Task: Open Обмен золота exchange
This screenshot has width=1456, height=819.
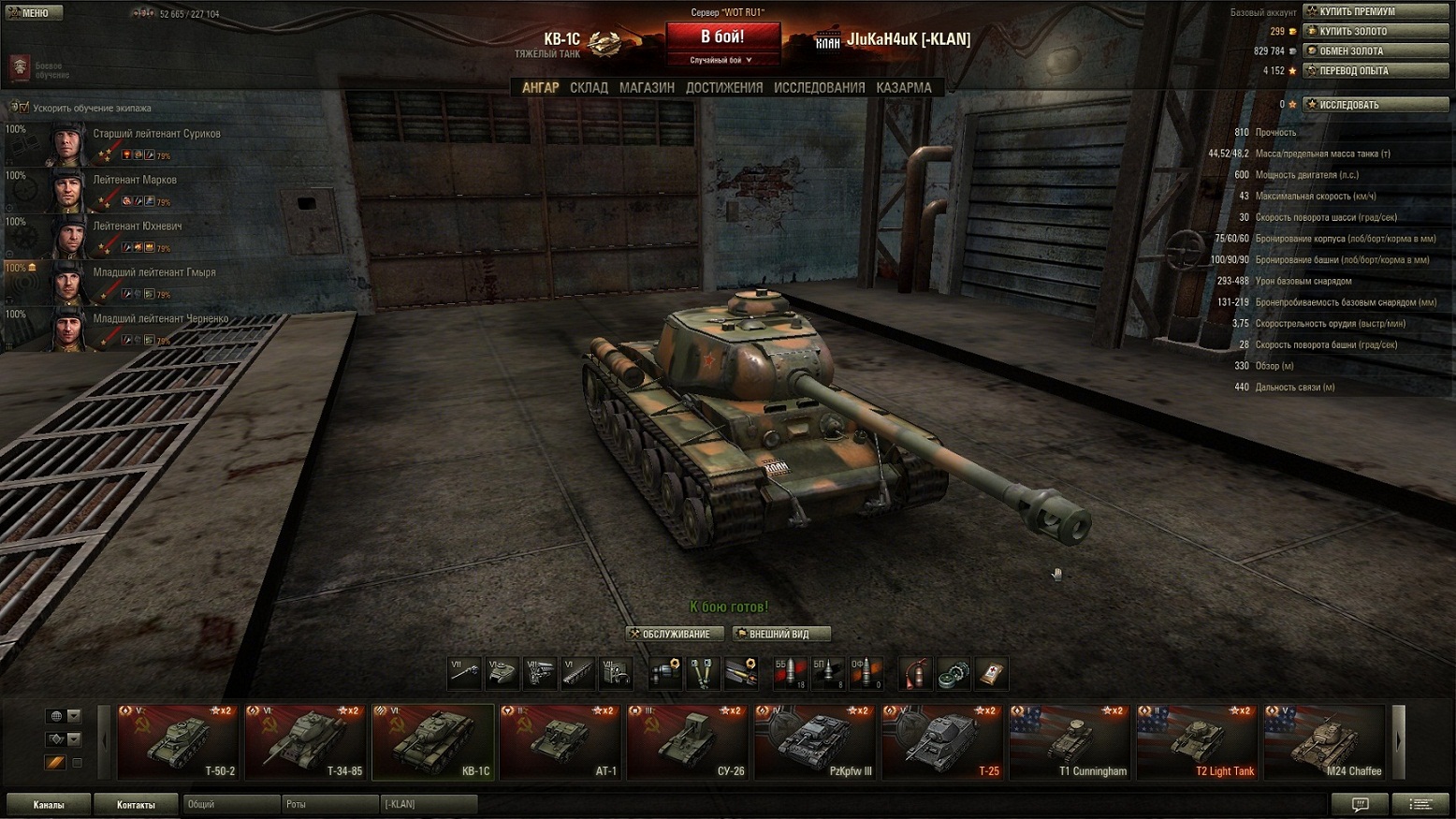Action: point(1376,51)
